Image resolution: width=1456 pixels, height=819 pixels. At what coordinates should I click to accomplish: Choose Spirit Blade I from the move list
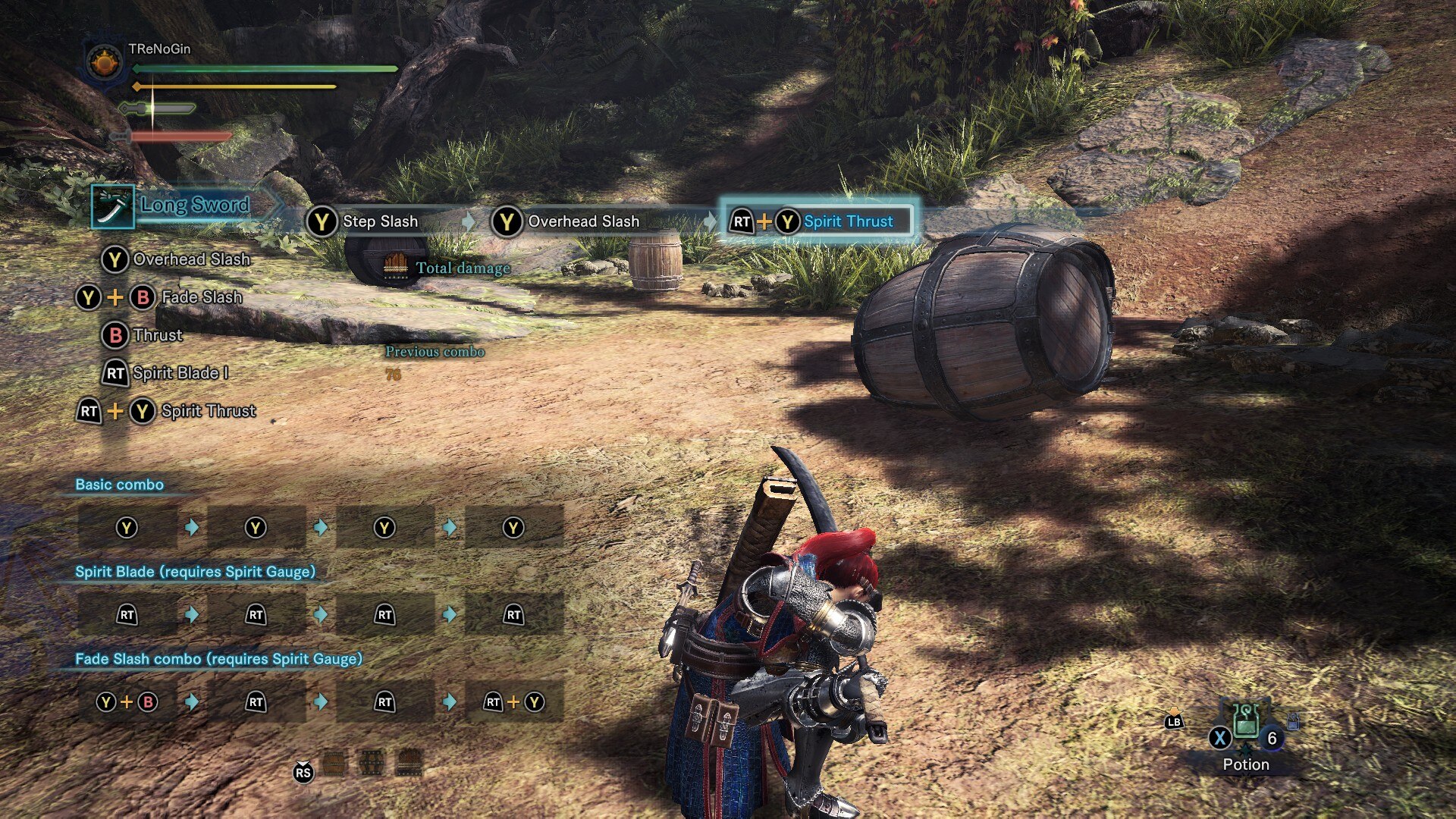180,373
